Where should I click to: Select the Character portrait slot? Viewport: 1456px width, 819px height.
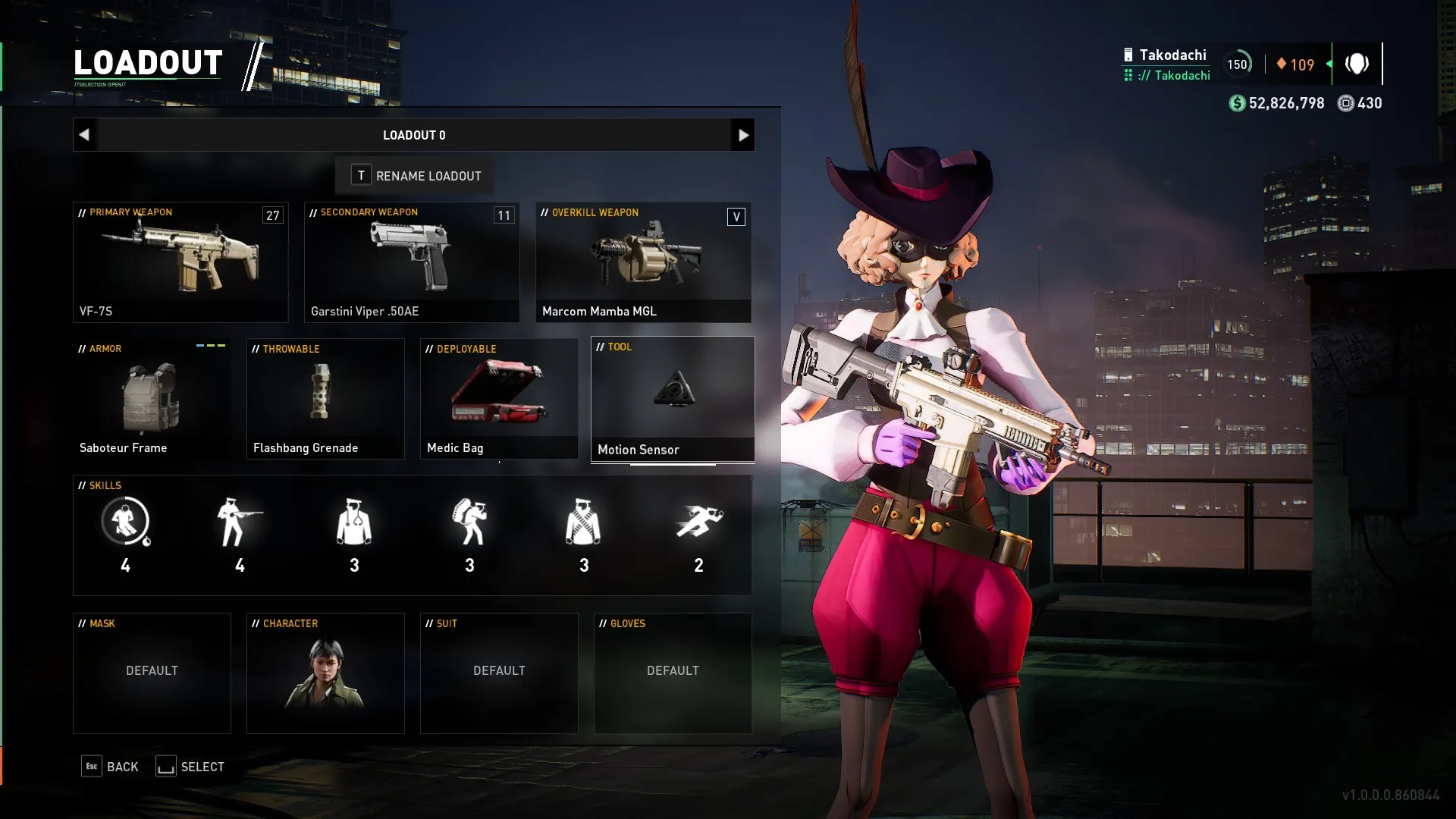click(x=325, y=673)
